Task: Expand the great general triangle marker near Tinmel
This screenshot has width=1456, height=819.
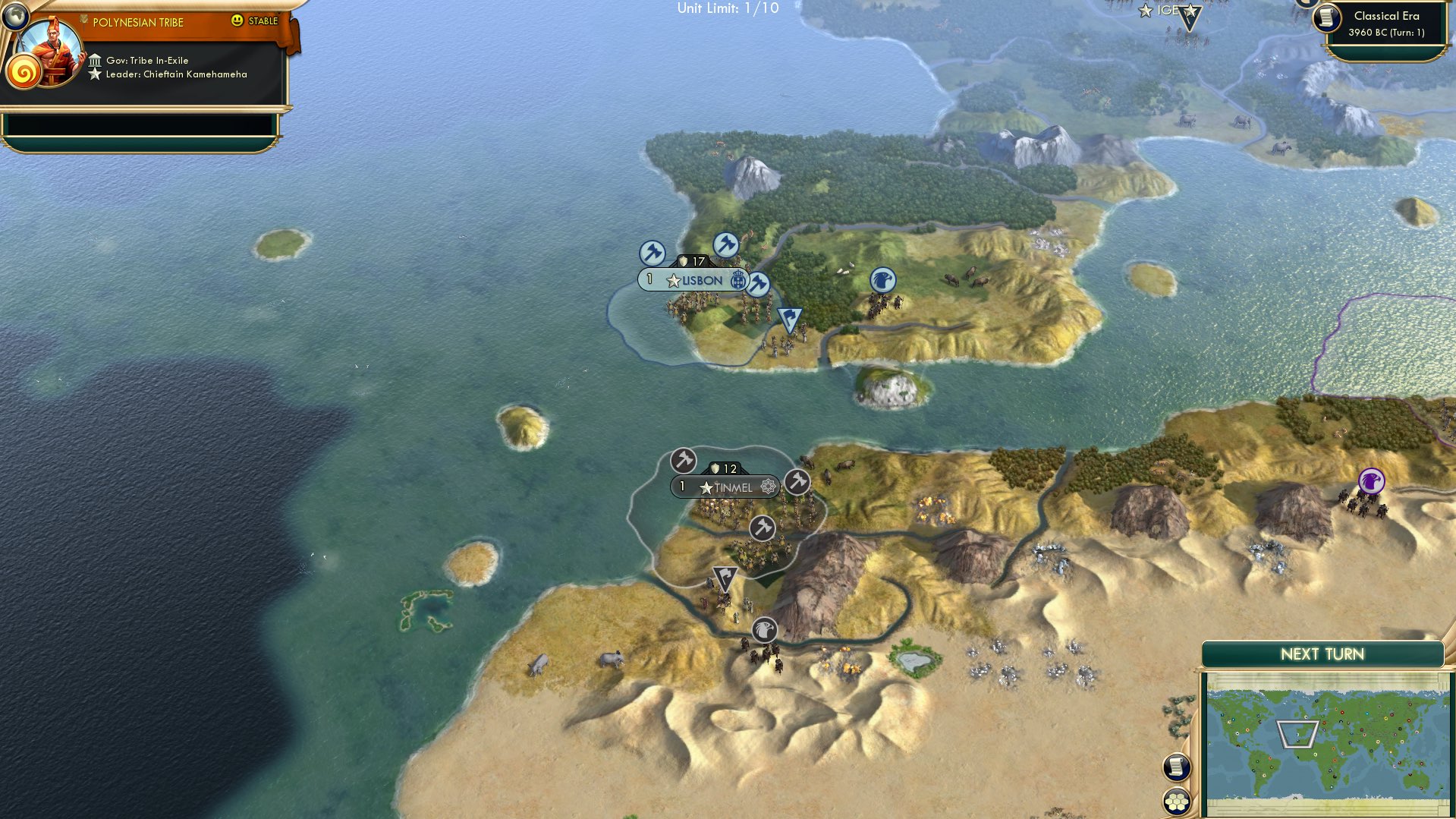Action: coord(727,577)
